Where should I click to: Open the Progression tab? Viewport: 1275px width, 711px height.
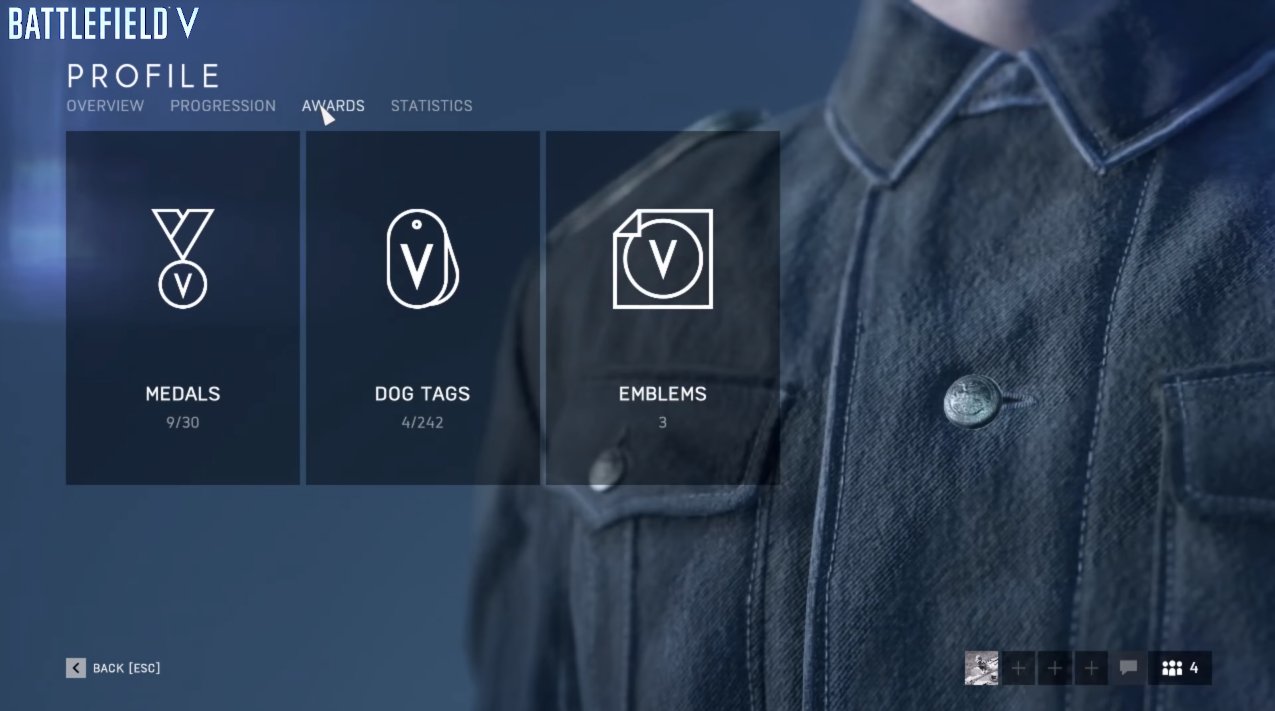[x=223, y=106]
